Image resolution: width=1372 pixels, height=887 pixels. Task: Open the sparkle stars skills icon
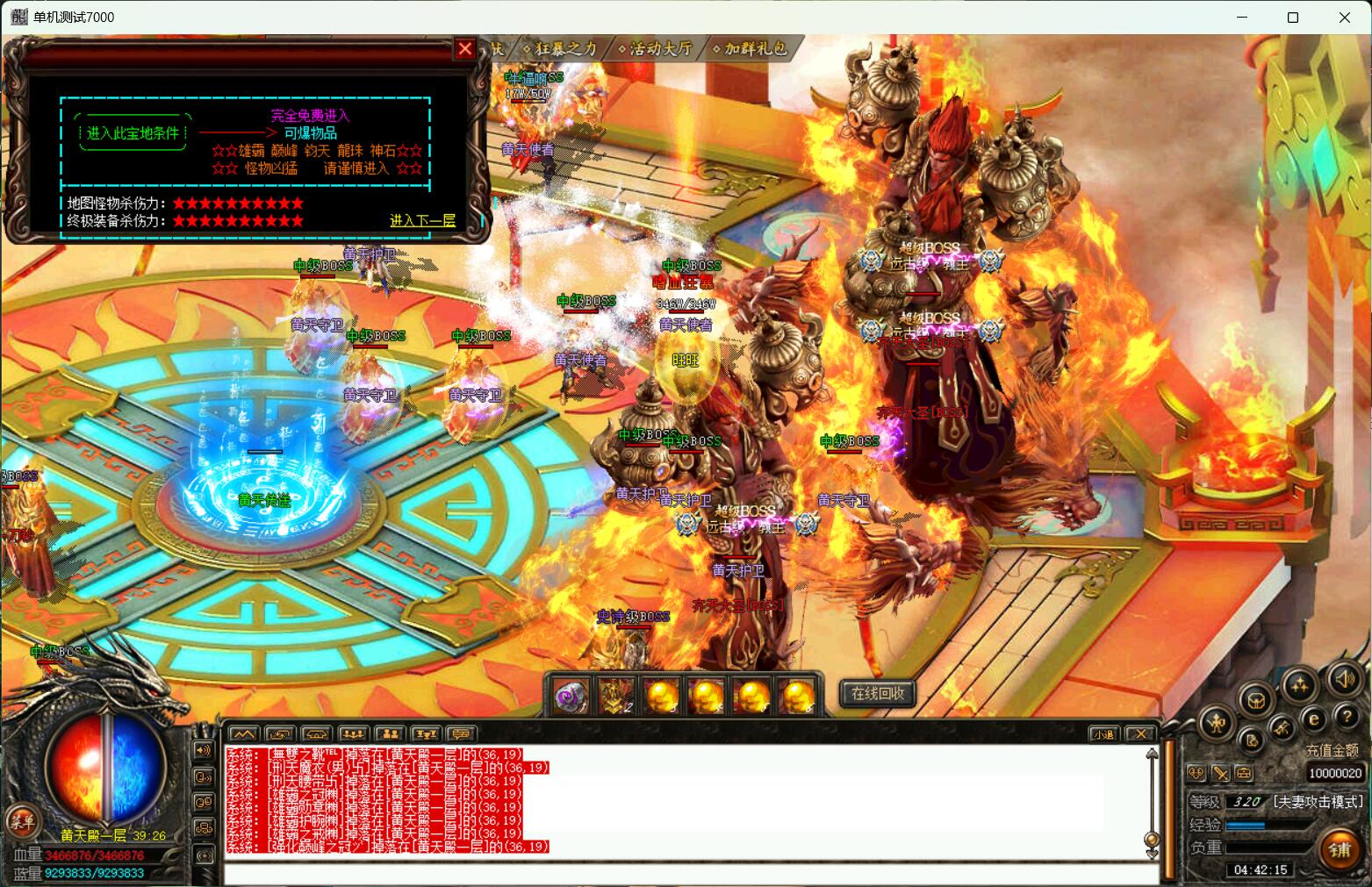coord(1299,685)
